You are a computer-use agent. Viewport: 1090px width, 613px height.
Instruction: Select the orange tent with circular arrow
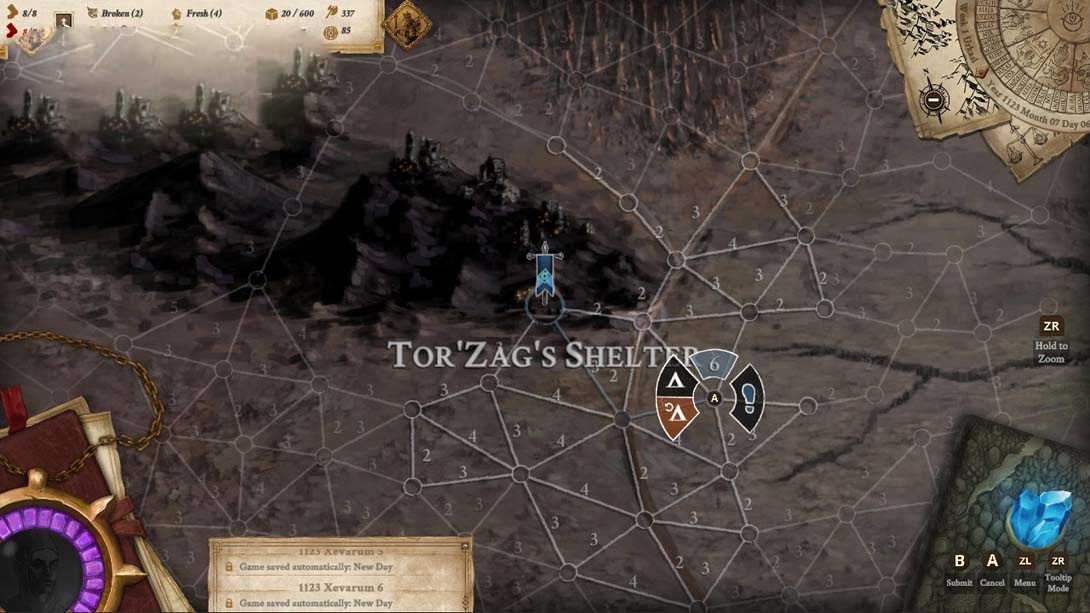coord(678,415)
